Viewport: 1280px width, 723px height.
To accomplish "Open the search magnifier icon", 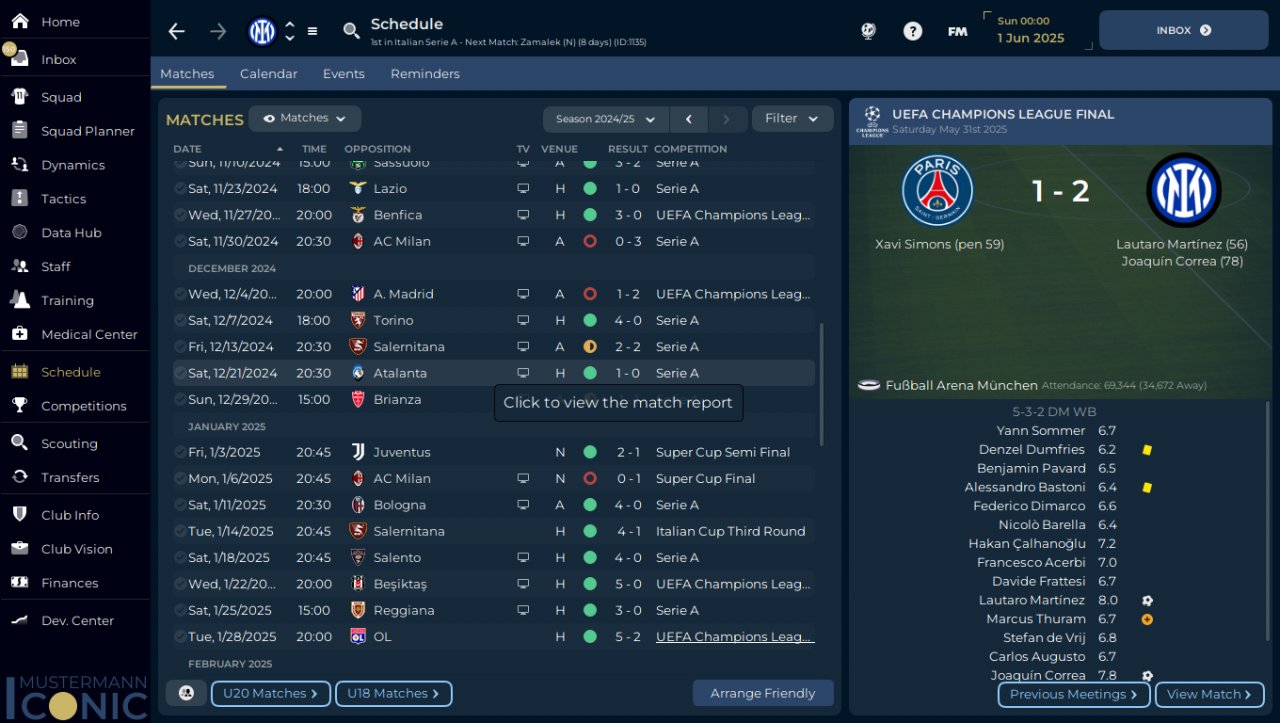I will pos(351,31).
